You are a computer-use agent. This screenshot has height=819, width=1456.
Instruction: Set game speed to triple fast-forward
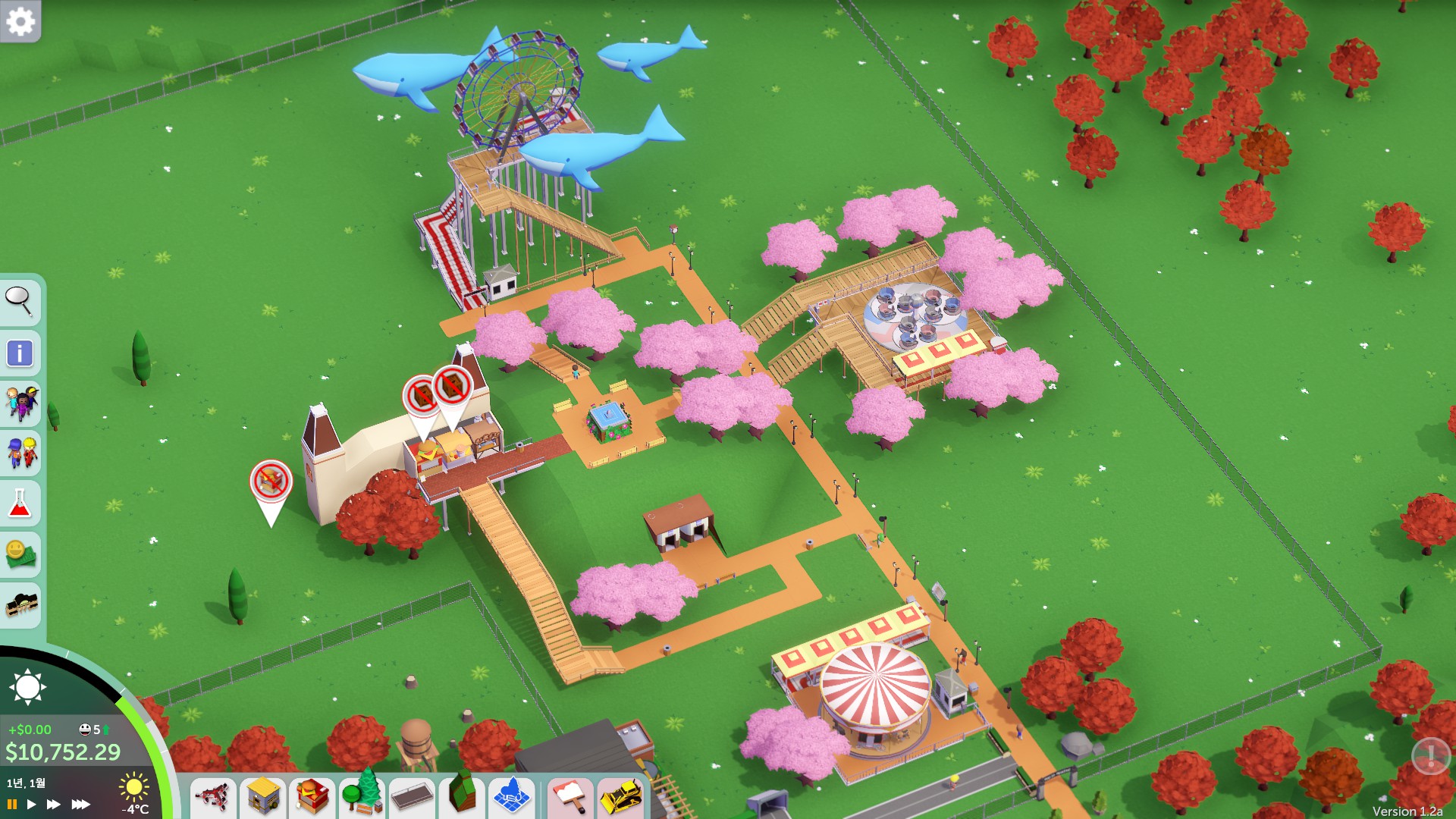click(80, 804)
